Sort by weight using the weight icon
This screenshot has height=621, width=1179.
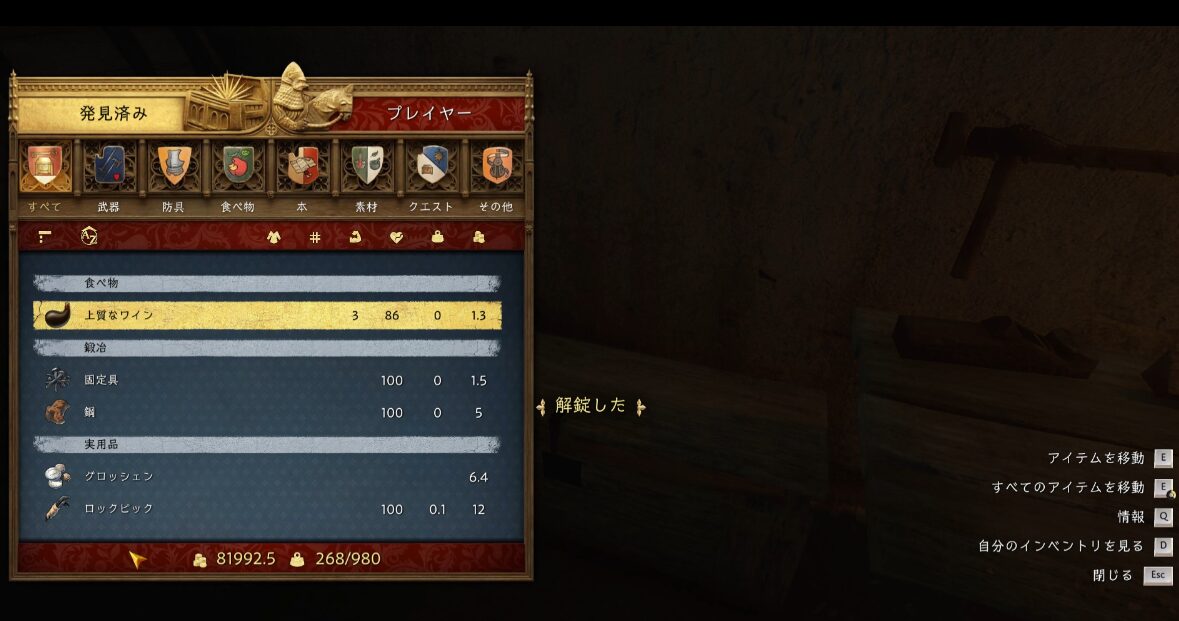pyautogui.click(x=437, y=237)
